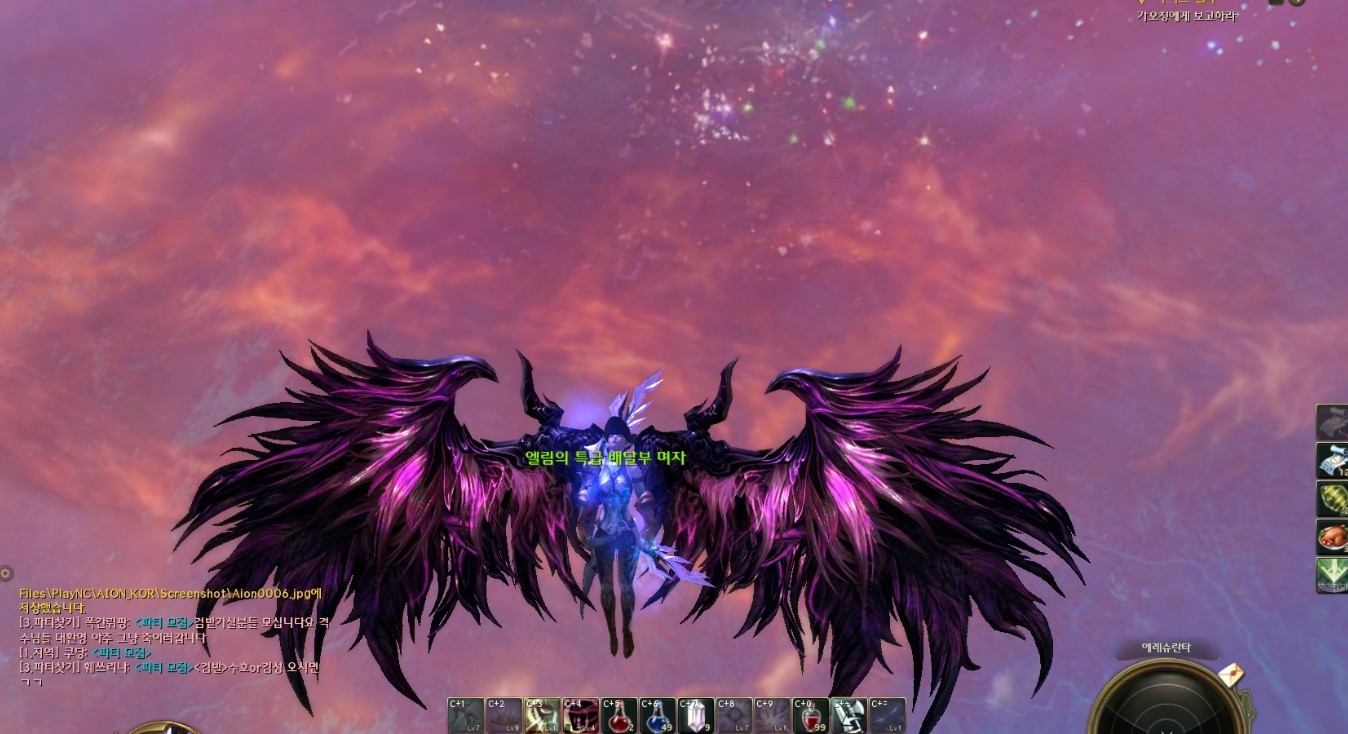Drink the blue mana potion
This screenshot has height=734, width=1348.
656,715
